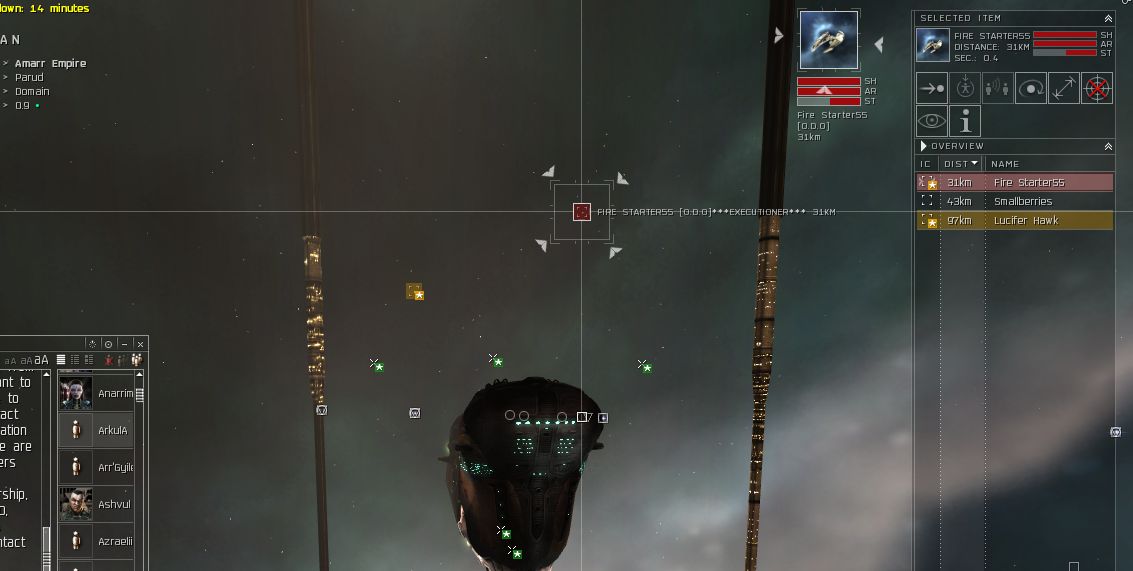Viewport: 1133px width, 571px height.
Task: Collapse the Overview panel with its chevron
Action: (1108, 146)
